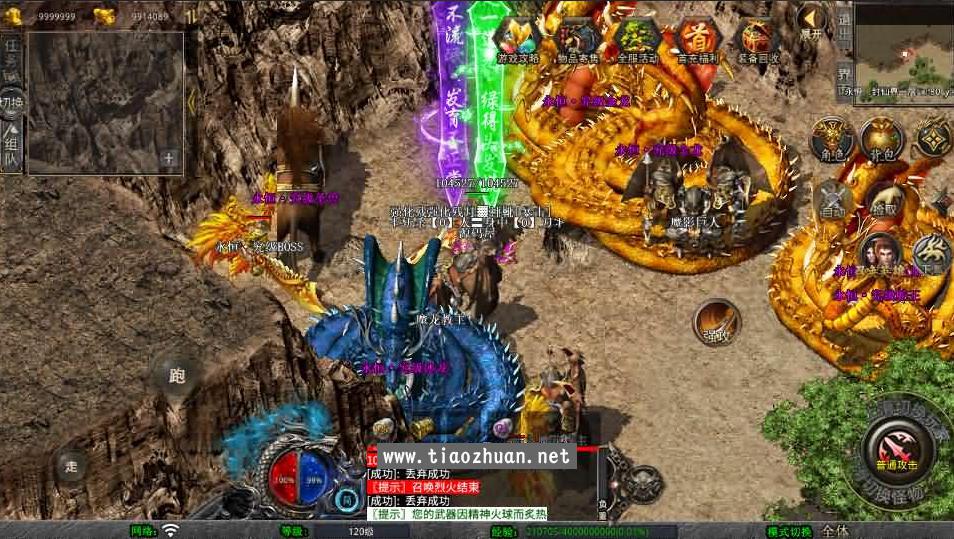Open the 游戏攻略 game guide icon

click(518, 40)
